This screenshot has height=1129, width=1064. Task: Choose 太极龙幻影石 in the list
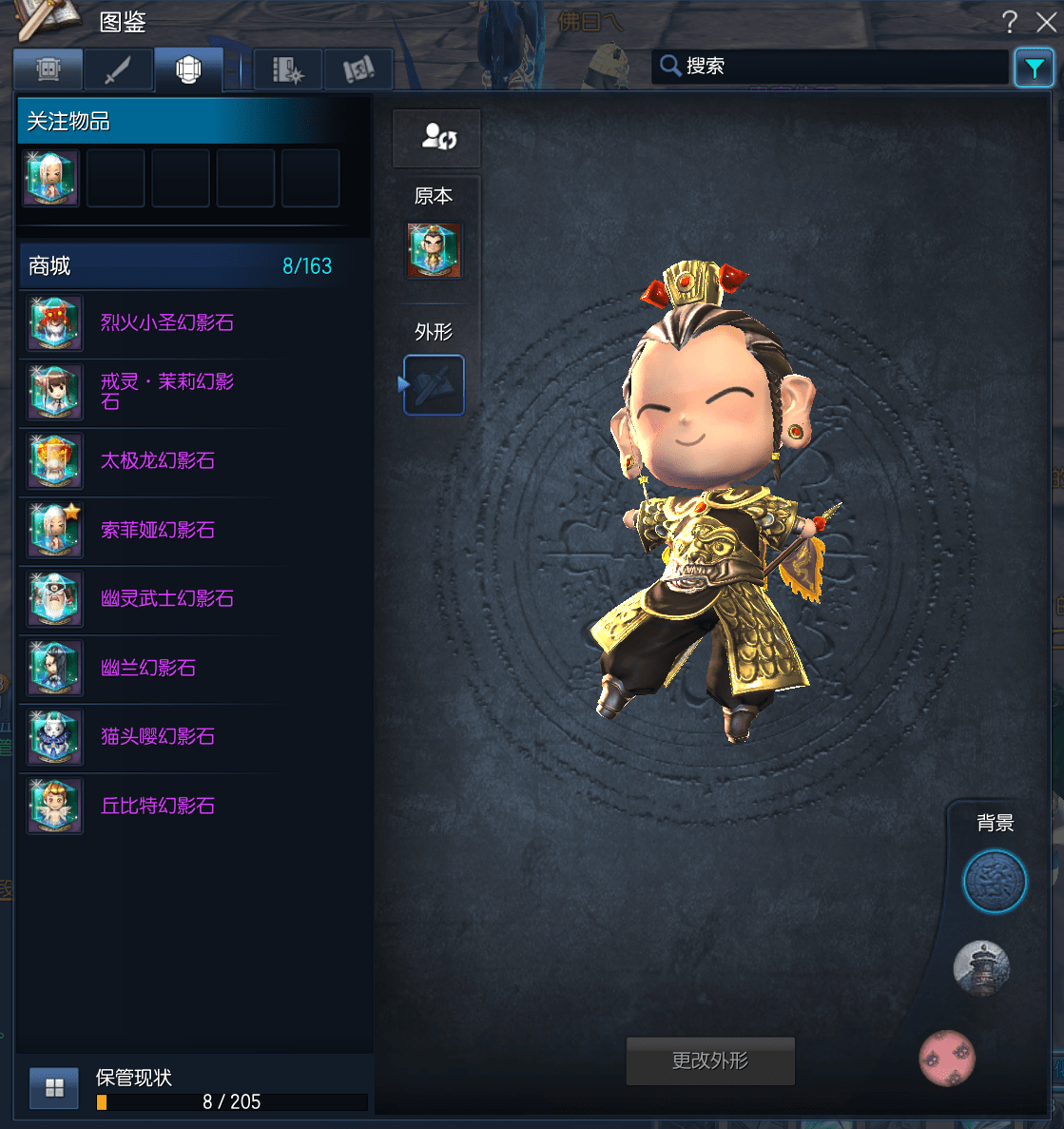tap(158, 461)
